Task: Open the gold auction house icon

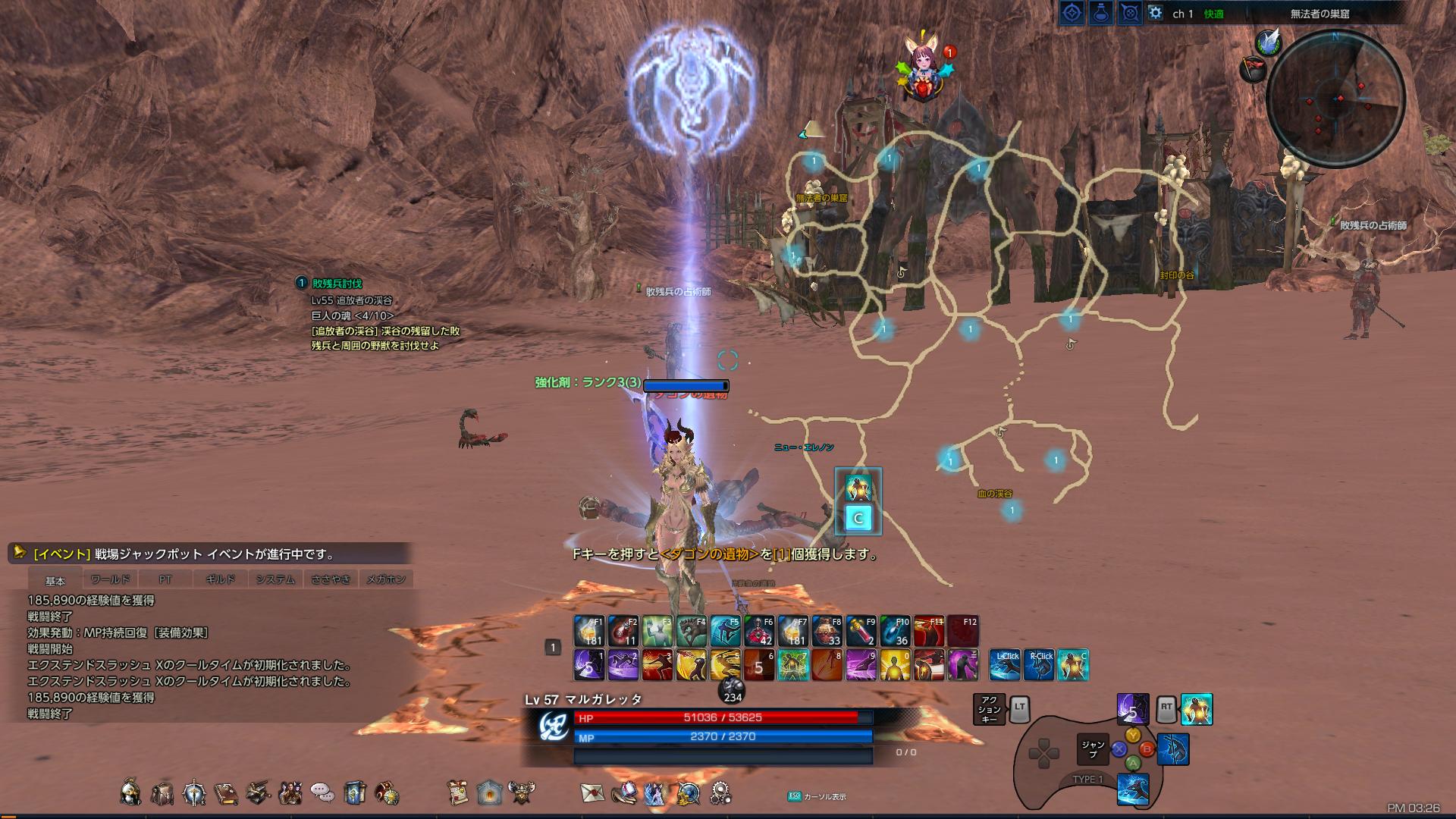Action: pos(687,792)
